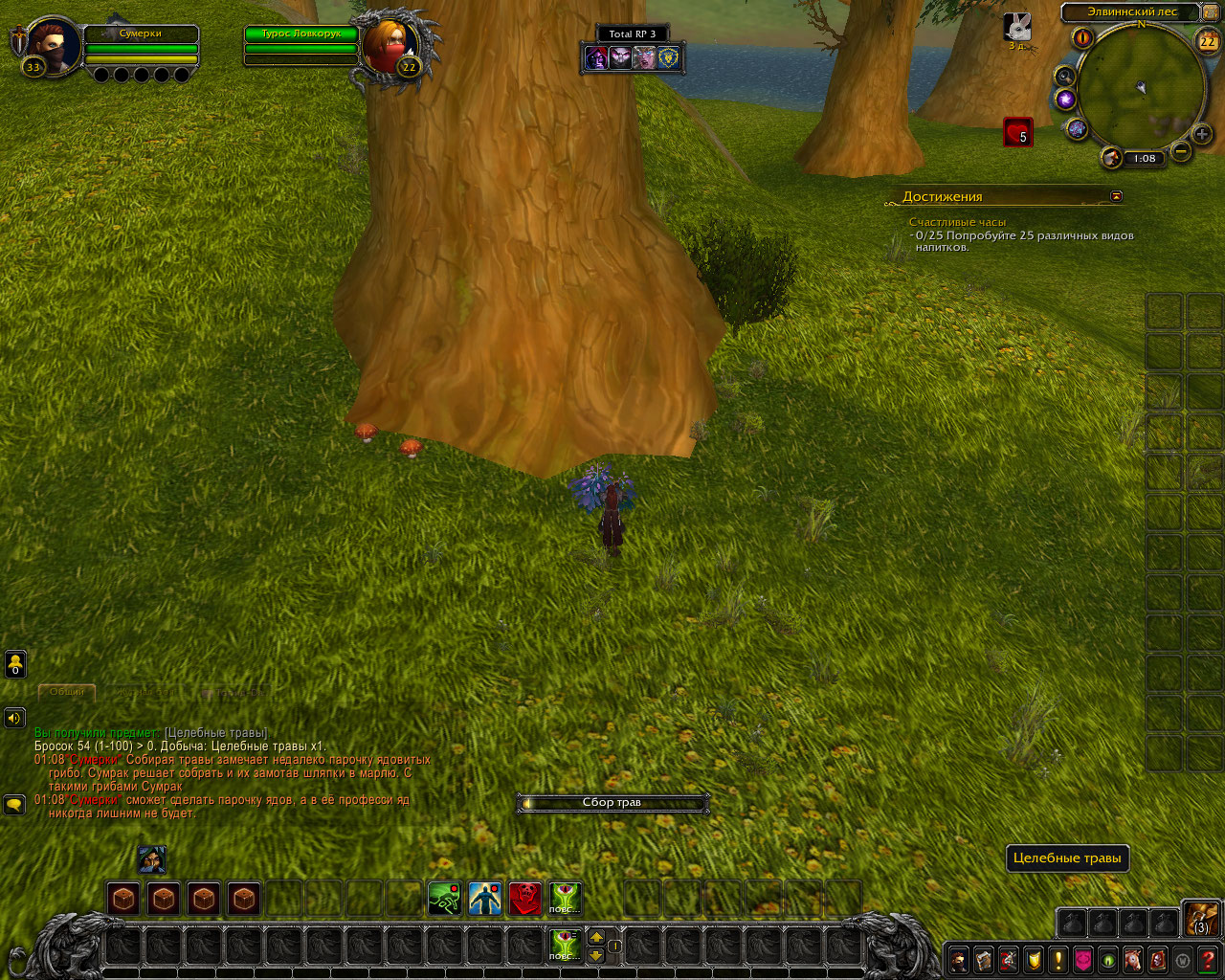This screenshot has height=980, width=1225.
Task: Open the character info micro button
Action: pyautogui.click(x=958, y=958)
